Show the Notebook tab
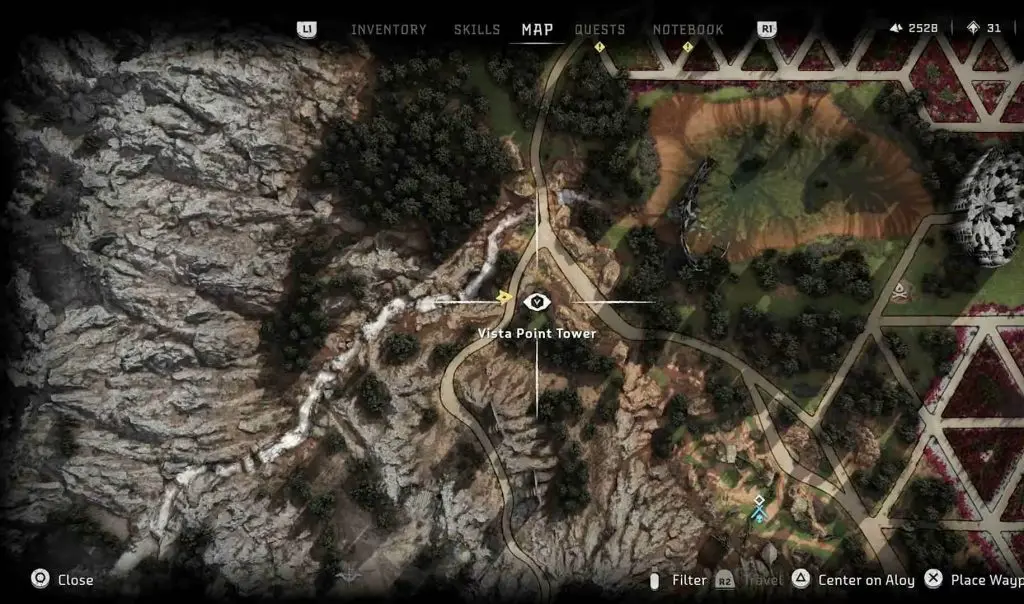This screenshot has height=604, width=1024. point(688,30)
